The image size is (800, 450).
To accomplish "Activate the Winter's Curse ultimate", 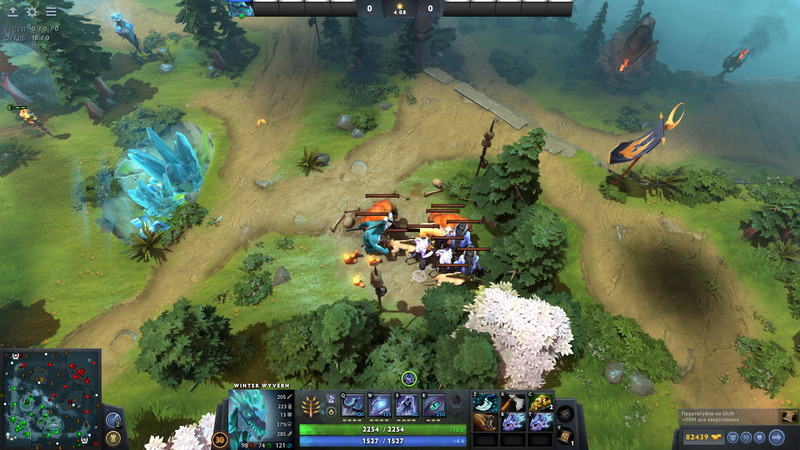I will tap(434, 405).
